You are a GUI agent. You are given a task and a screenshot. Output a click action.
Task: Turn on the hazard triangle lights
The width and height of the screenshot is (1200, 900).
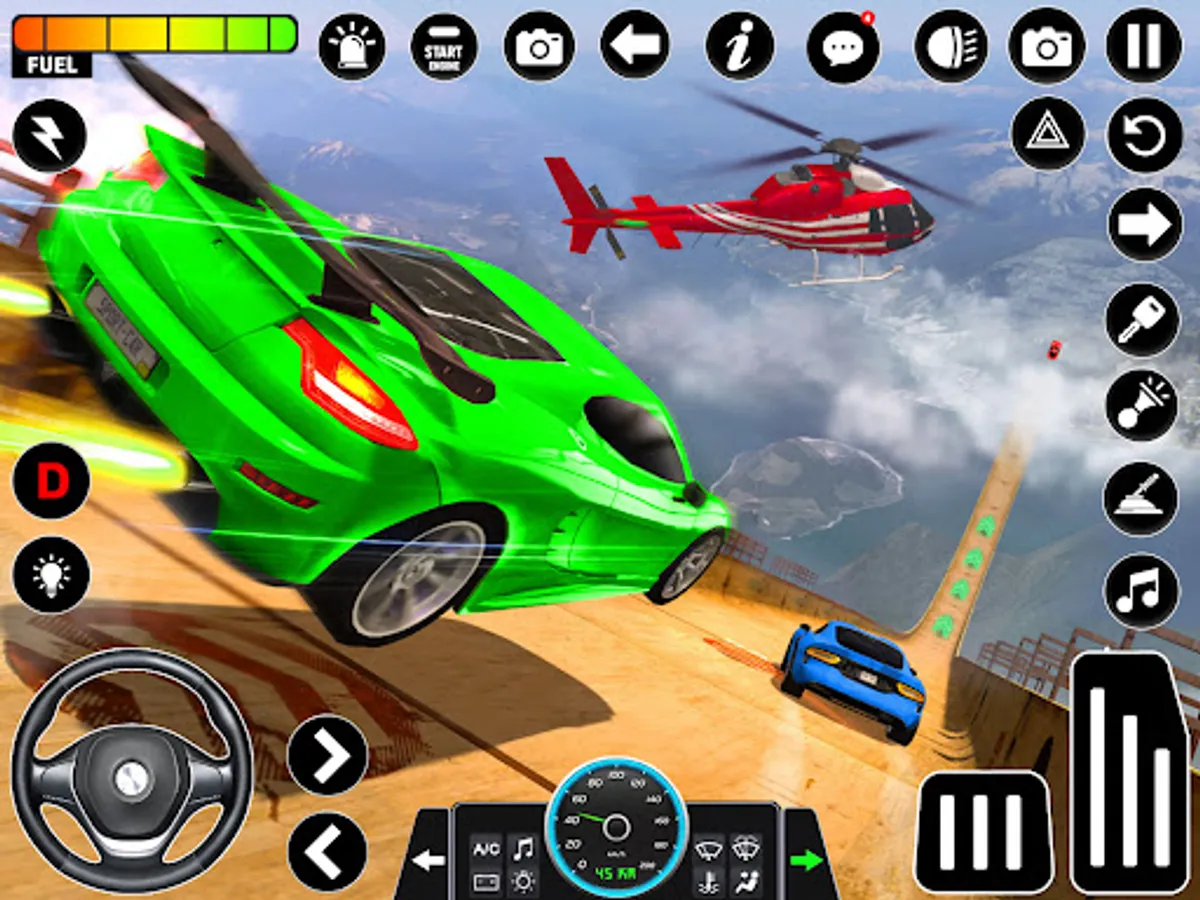pos(1048,134)
